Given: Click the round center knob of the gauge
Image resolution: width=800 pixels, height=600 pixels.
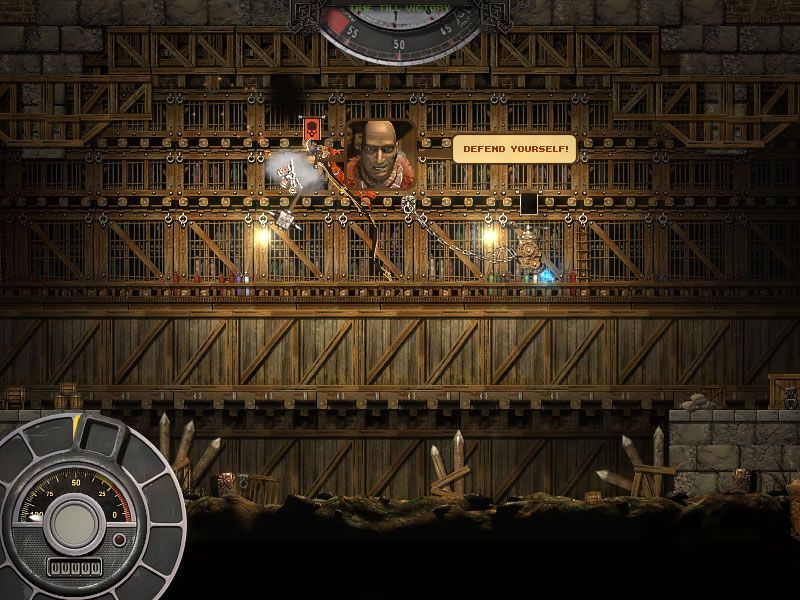Looking at the screenshot, I should coord(76,520).
